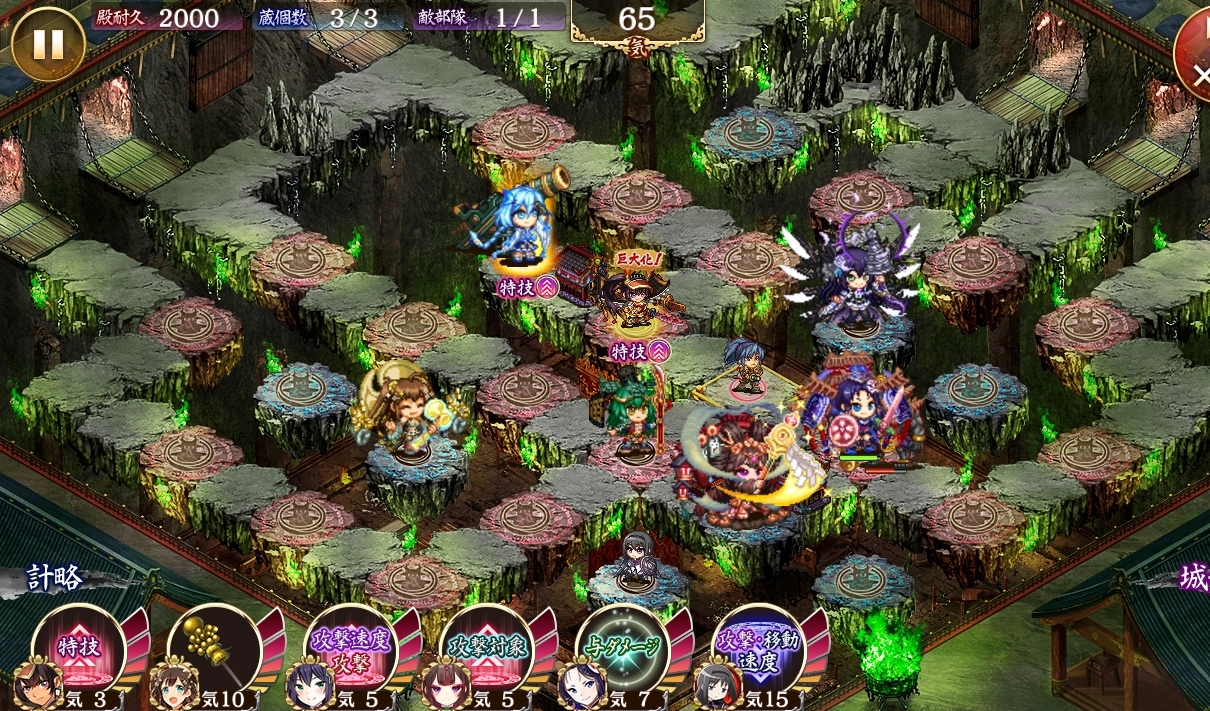Activate the 与ダメージ stratagem costing 7 ki

pyautogui.click(x=622, y=648)
